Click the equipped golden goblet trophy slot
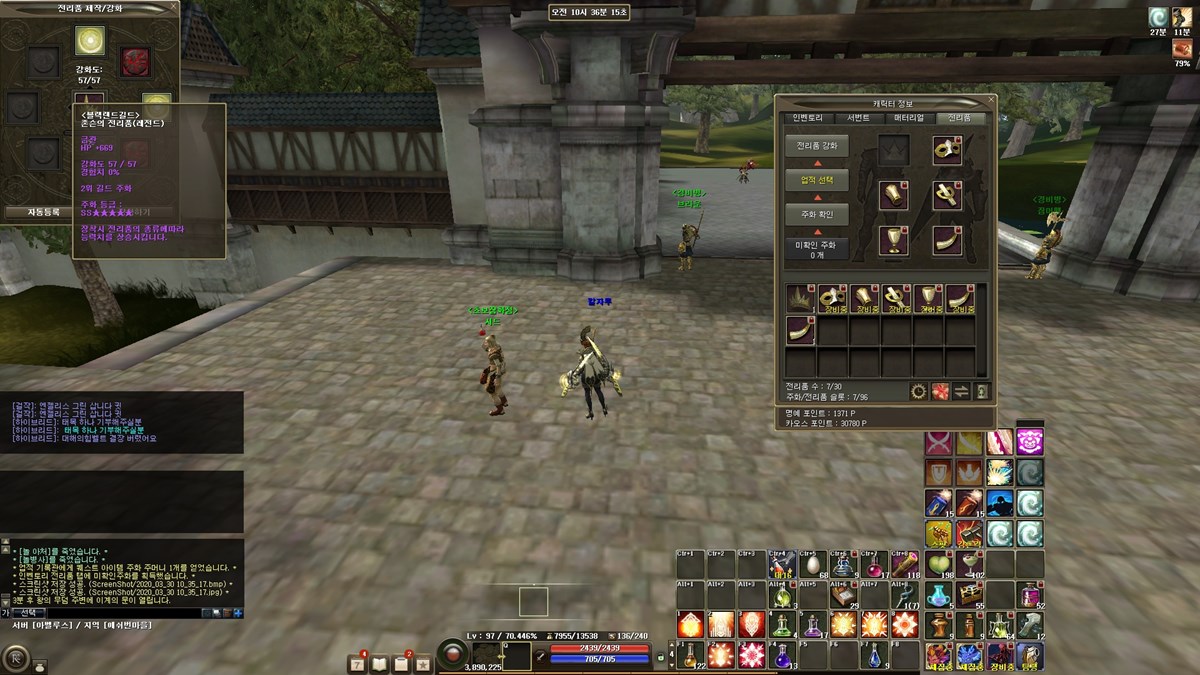This screenshot has height=675, width=1200. coord(893,240)
